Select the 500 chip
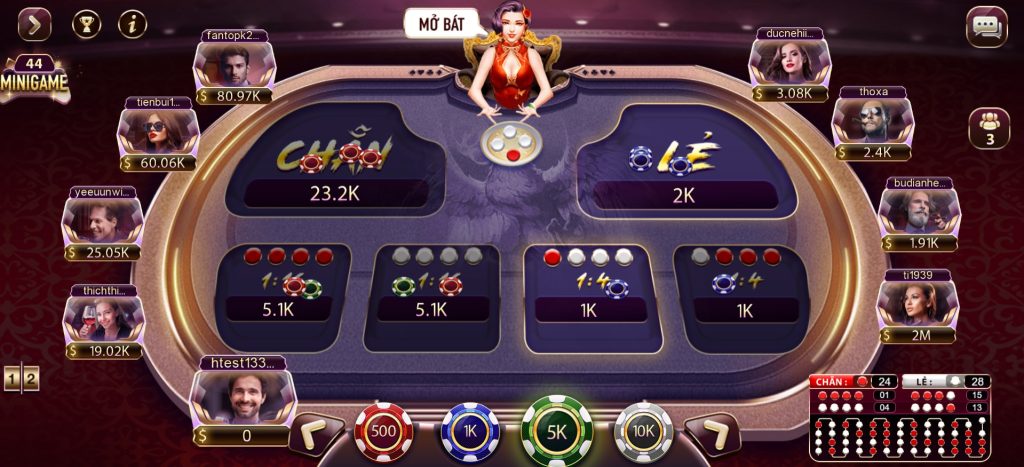 pos(384,431)
